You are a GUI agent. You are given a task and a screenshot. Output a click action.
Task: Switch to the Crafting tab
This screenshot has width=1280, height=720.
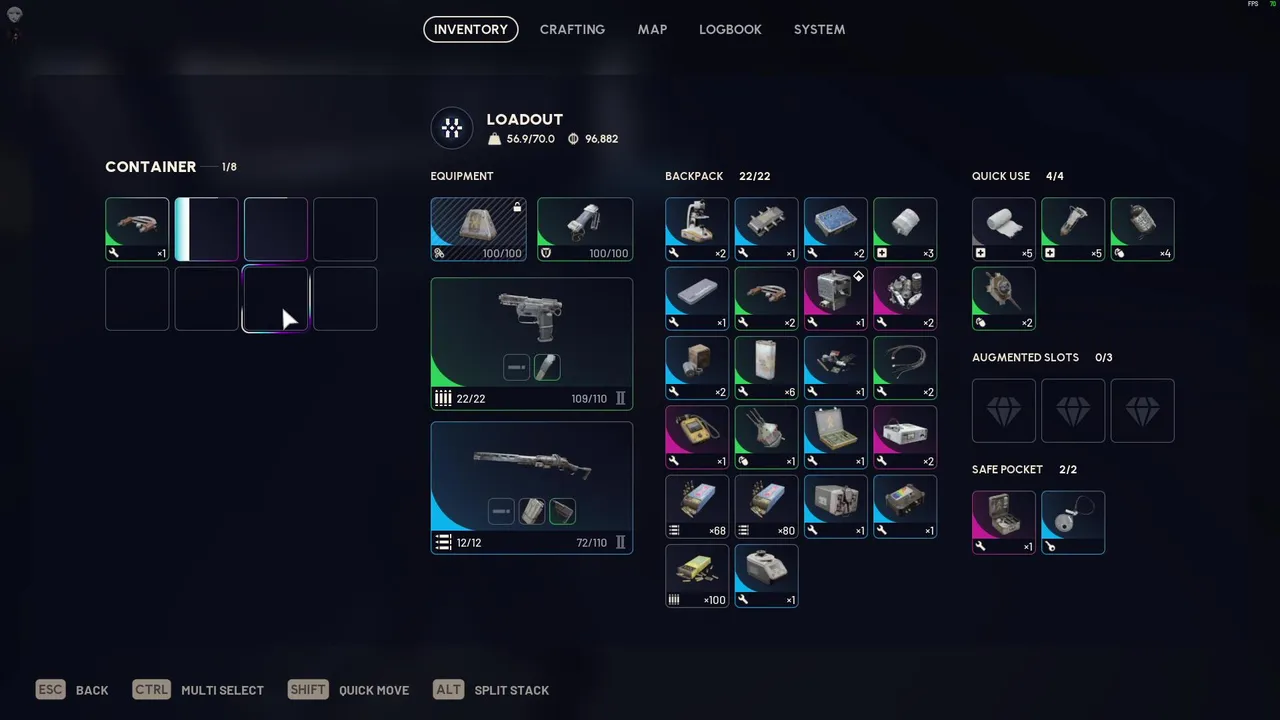coord(572,29)
